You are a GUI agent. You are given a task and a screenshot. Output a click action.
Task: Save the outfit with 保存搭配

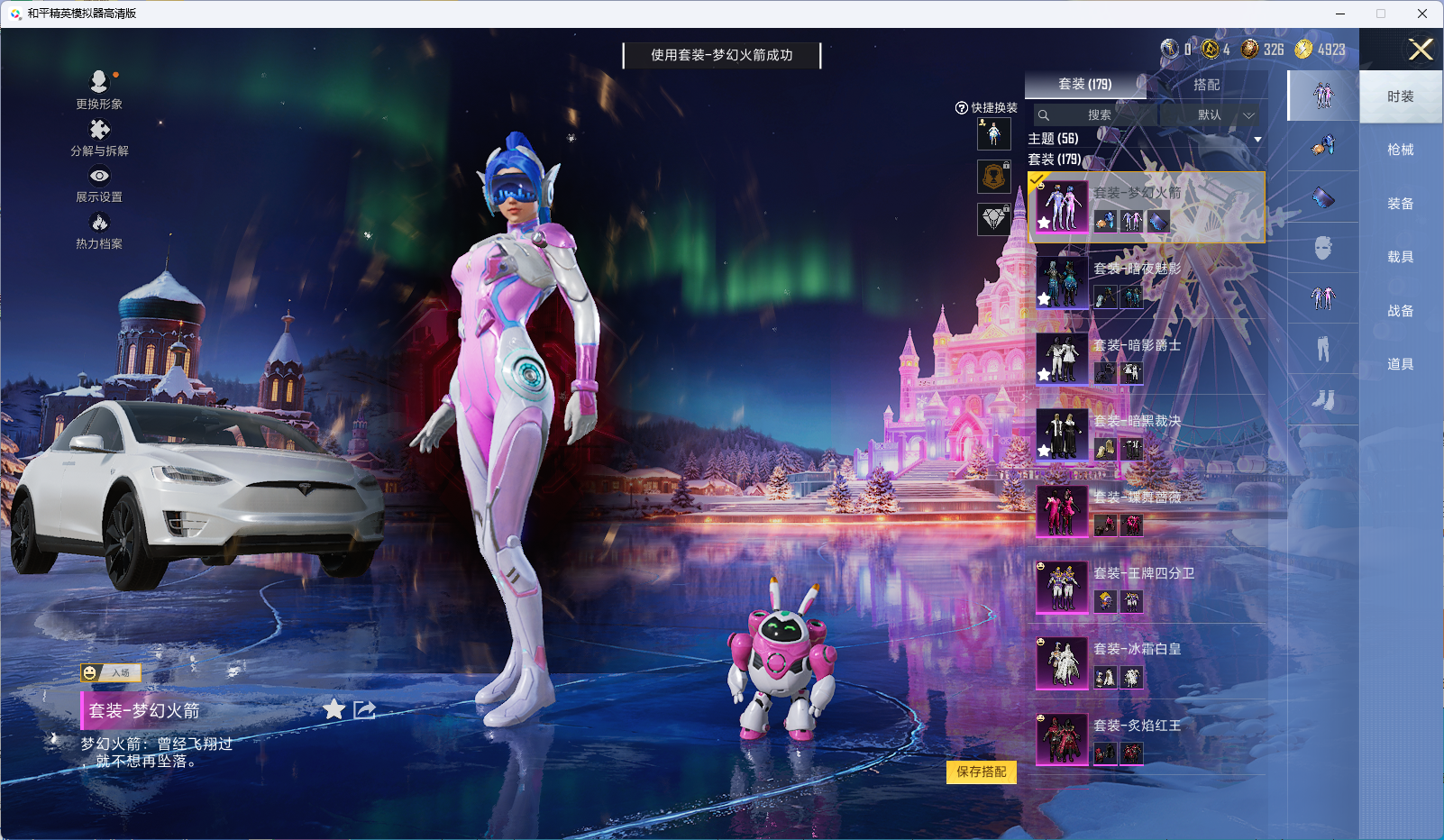click(x=981, y=772)
